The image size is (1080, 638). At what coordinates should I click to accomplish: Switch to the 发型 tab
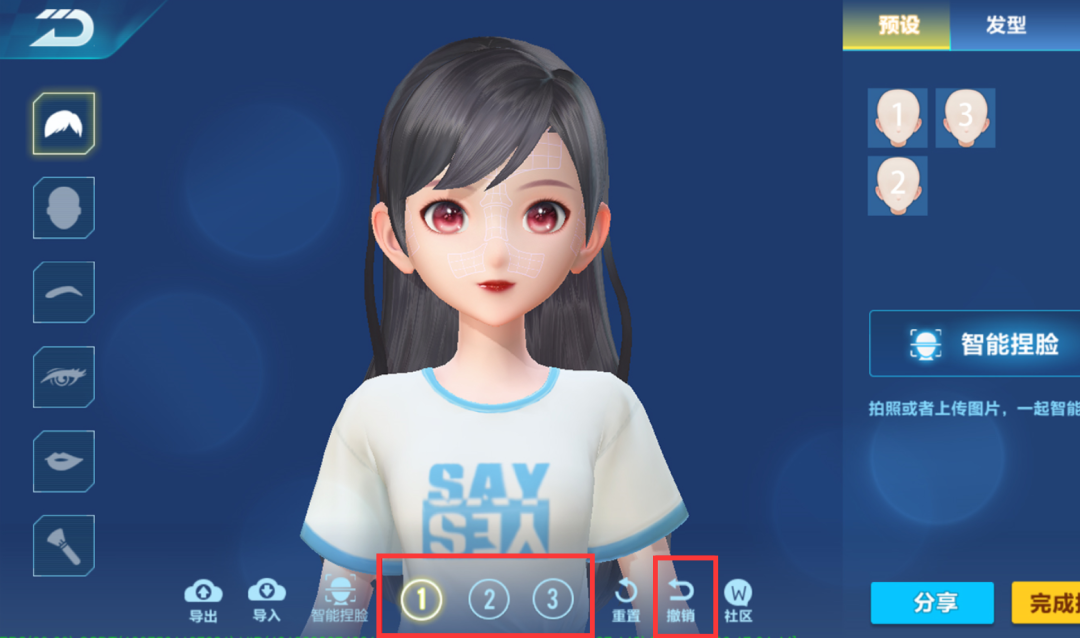tap(1005, 26)
